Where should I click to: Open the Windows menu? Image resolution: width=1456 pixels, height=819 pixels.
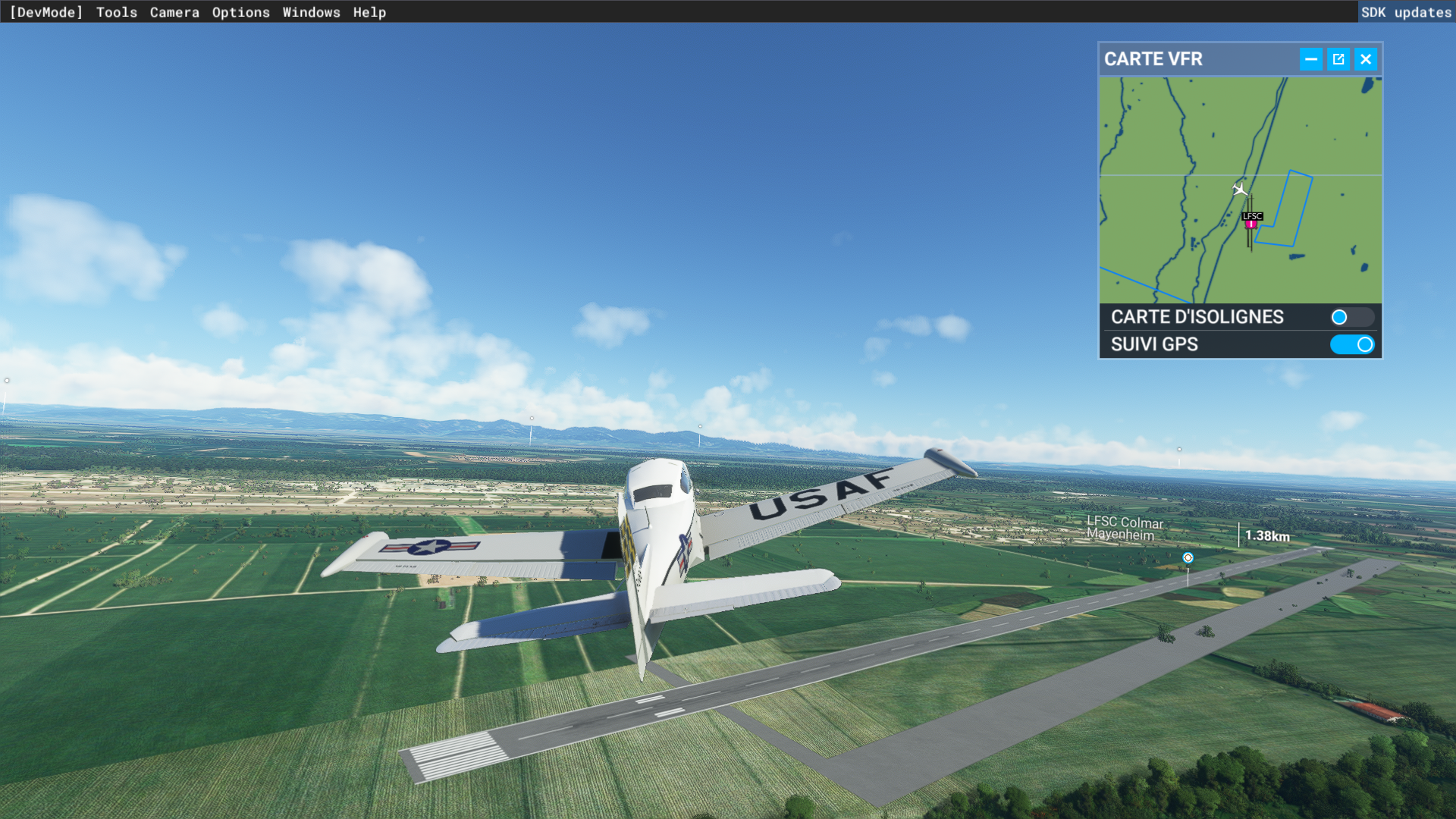click(311, 12)
